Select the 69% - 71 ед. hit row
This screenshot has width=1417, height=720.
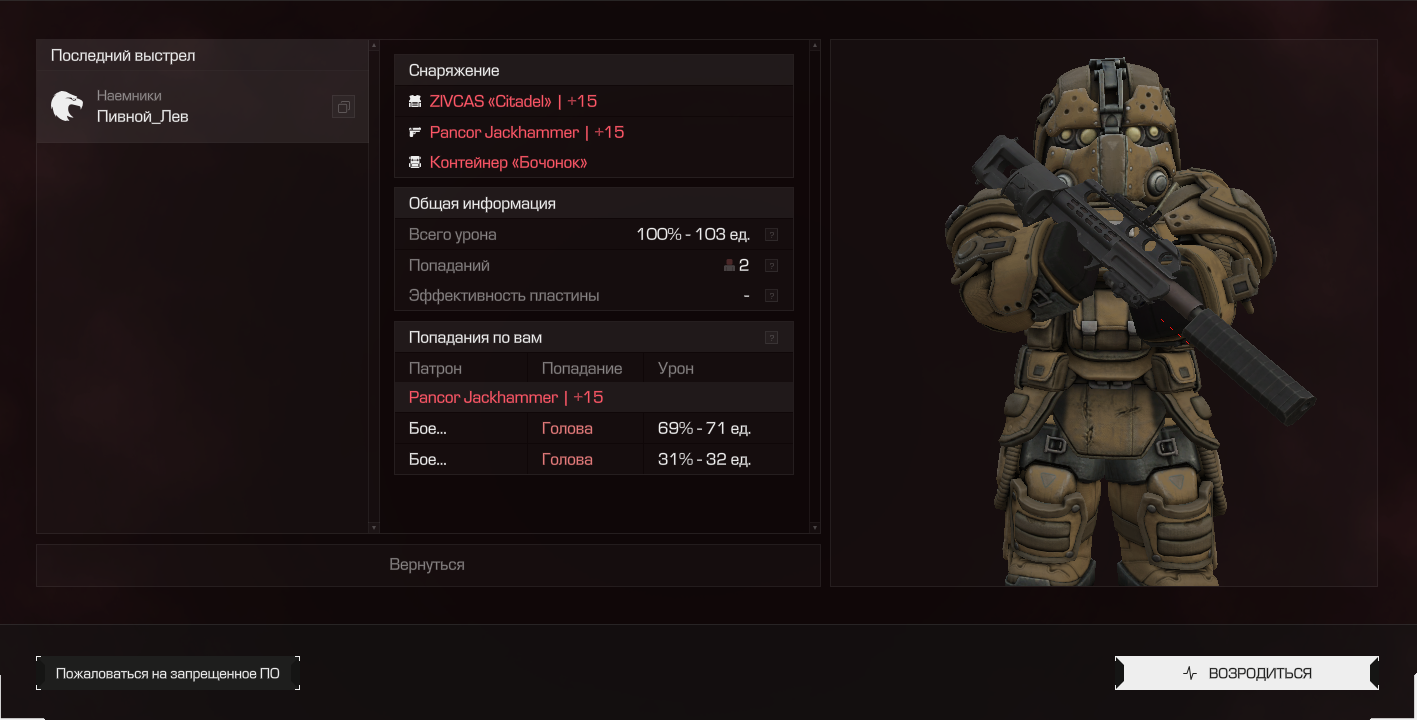[x=594, y=429]
